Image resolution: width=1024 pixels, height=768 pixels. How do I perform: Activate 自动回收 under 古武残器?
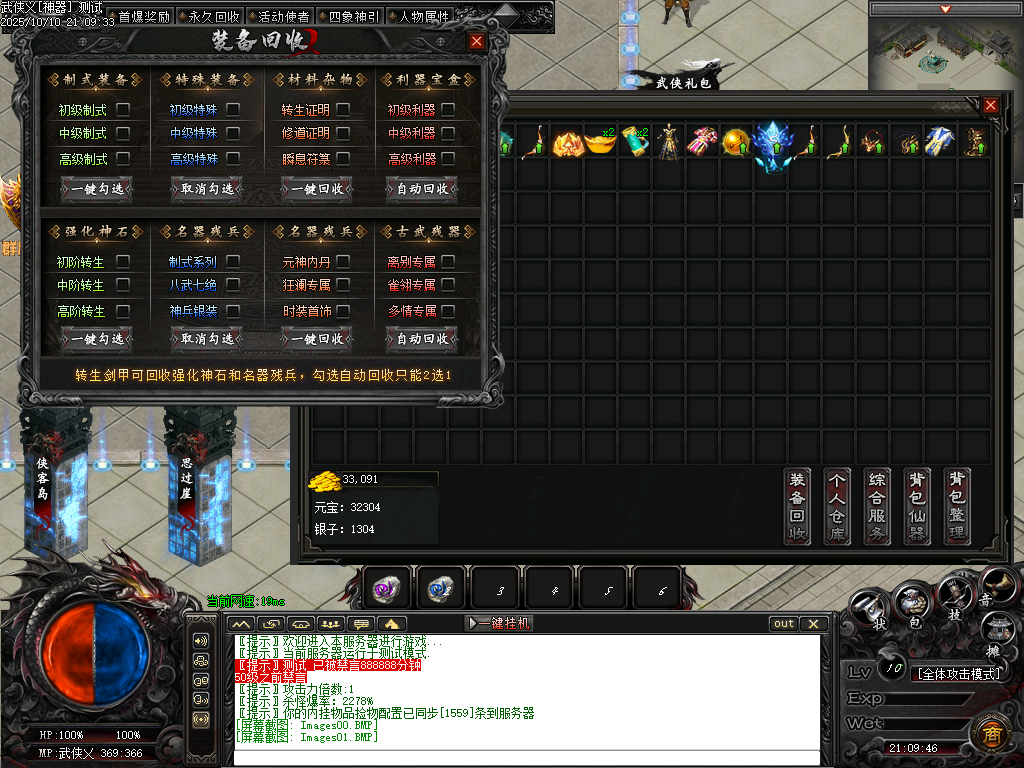coord(422,339)
